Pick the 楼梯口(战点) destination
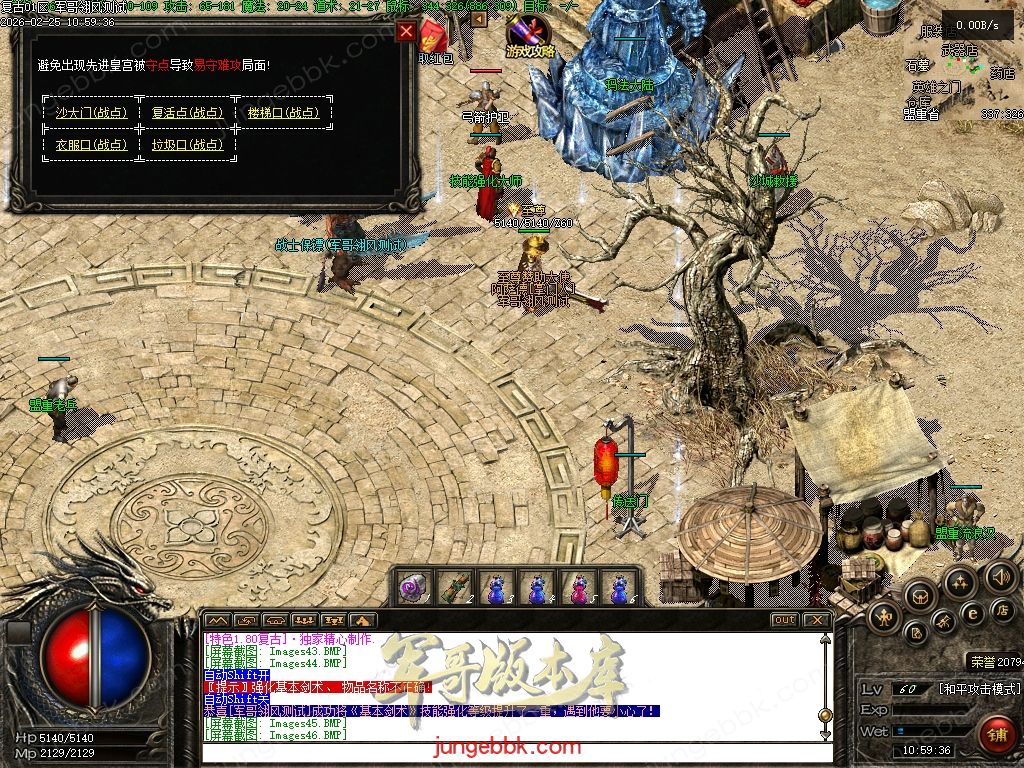This screenshot has height=768, width=1024. click(283, 113)
